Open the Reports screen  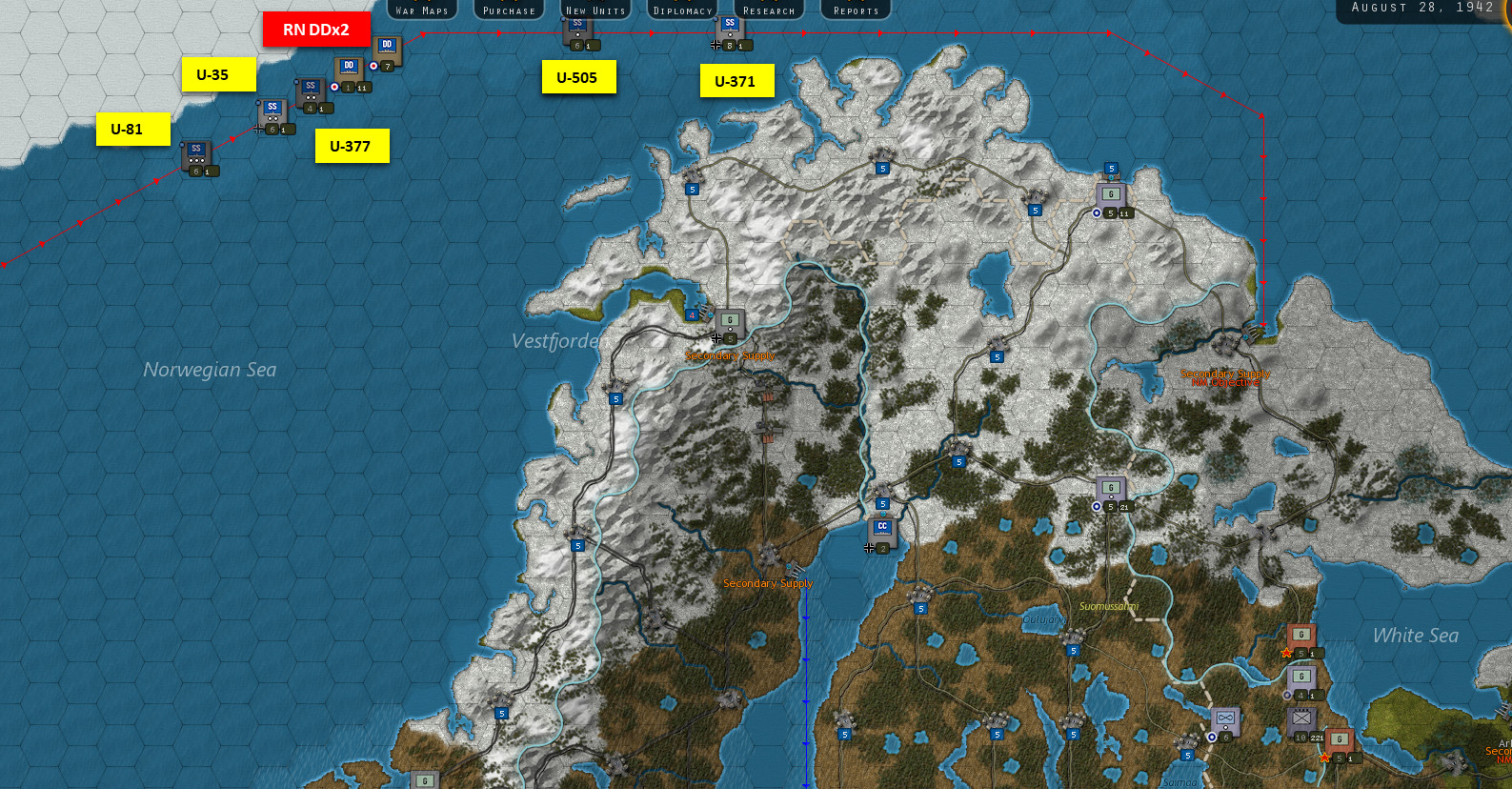click(855, 10)
